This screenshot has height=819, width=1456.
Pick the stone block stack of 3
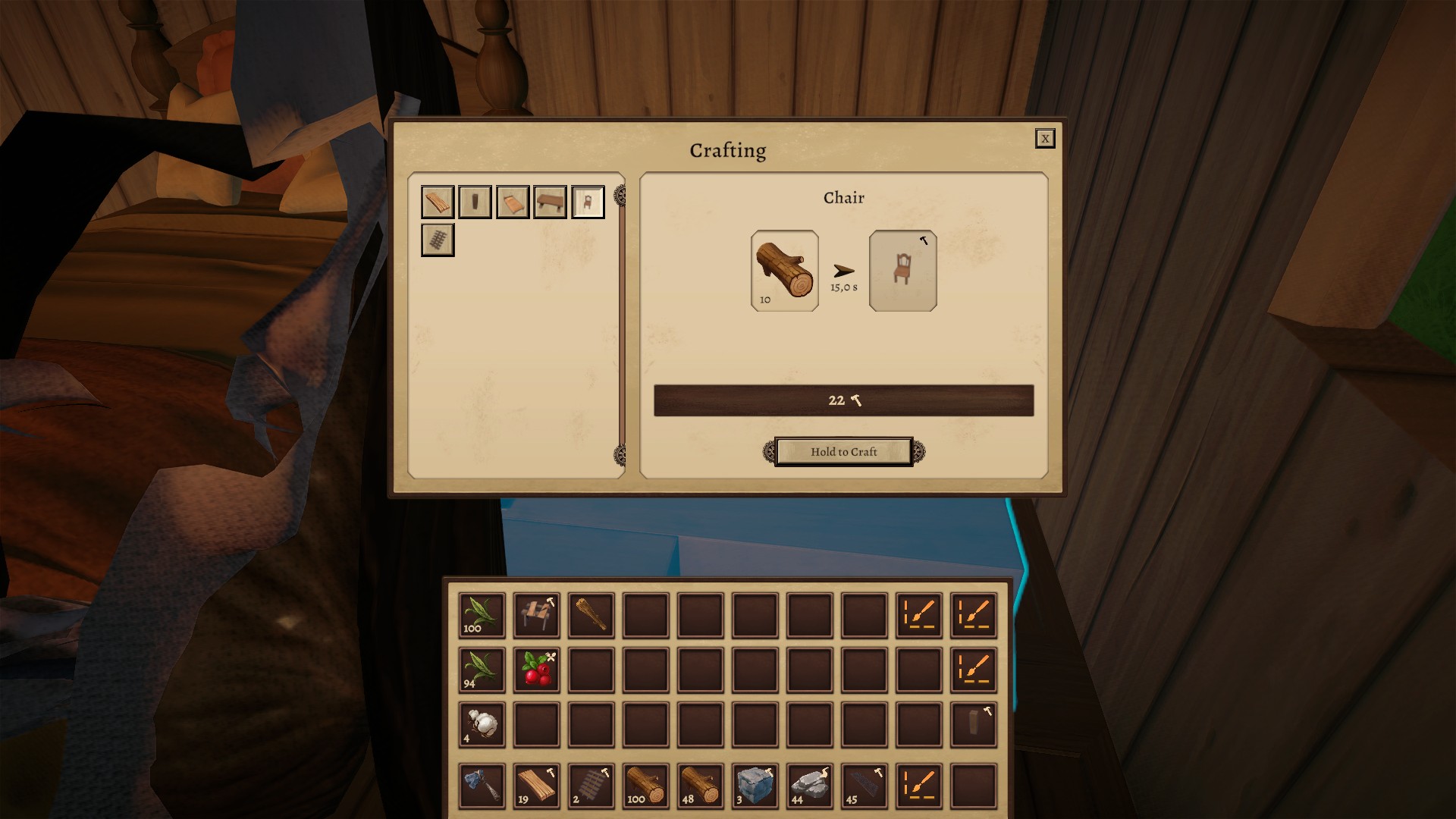tap(755, 786)
